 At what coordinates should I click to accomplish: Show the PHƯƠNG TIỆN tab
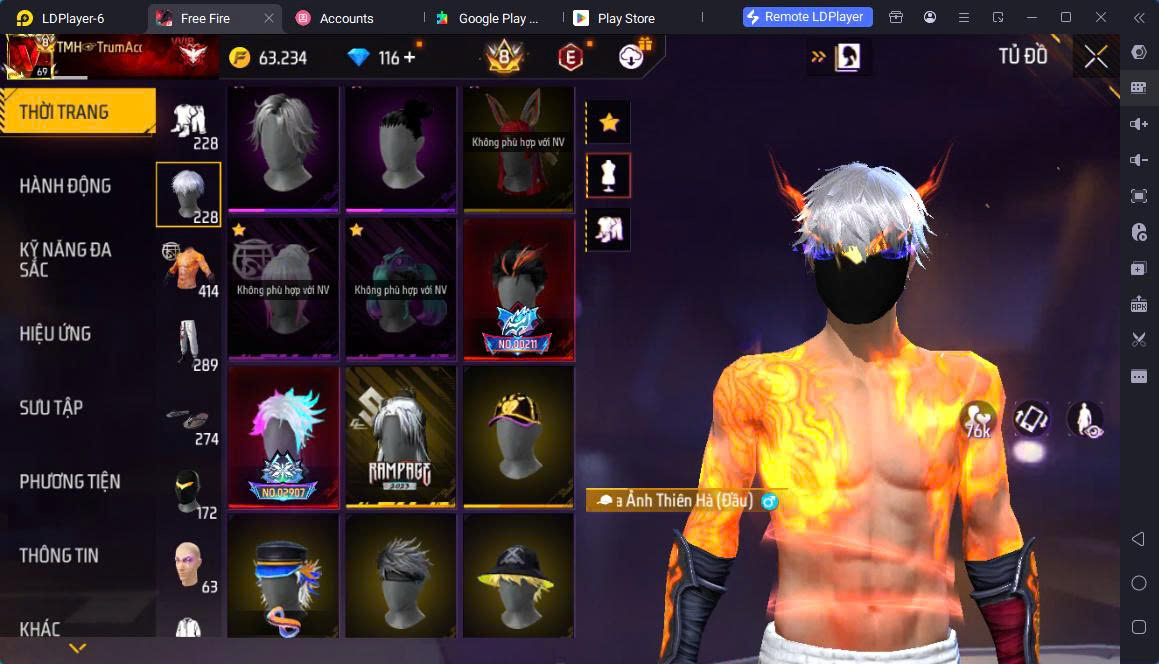pyautogui.click(x=70, y=481)
